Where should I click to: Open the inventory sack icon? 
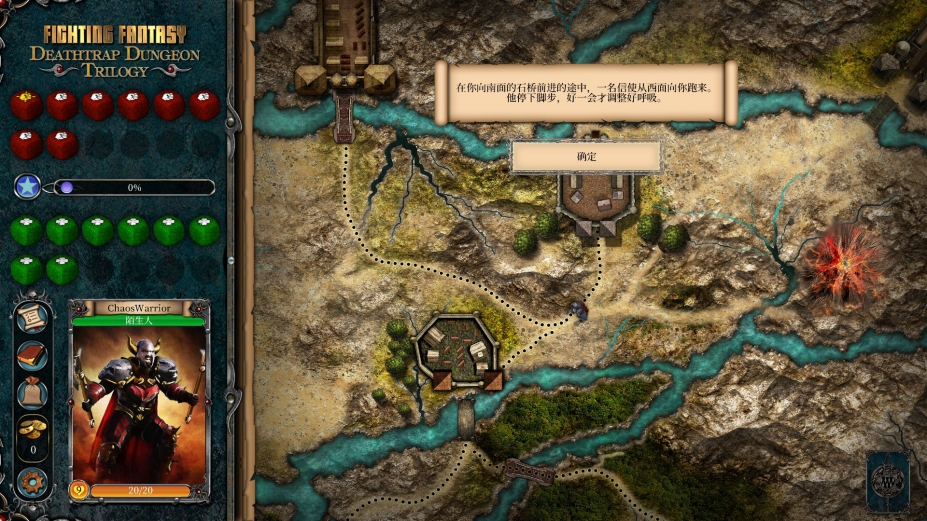[x=32, y=393]
